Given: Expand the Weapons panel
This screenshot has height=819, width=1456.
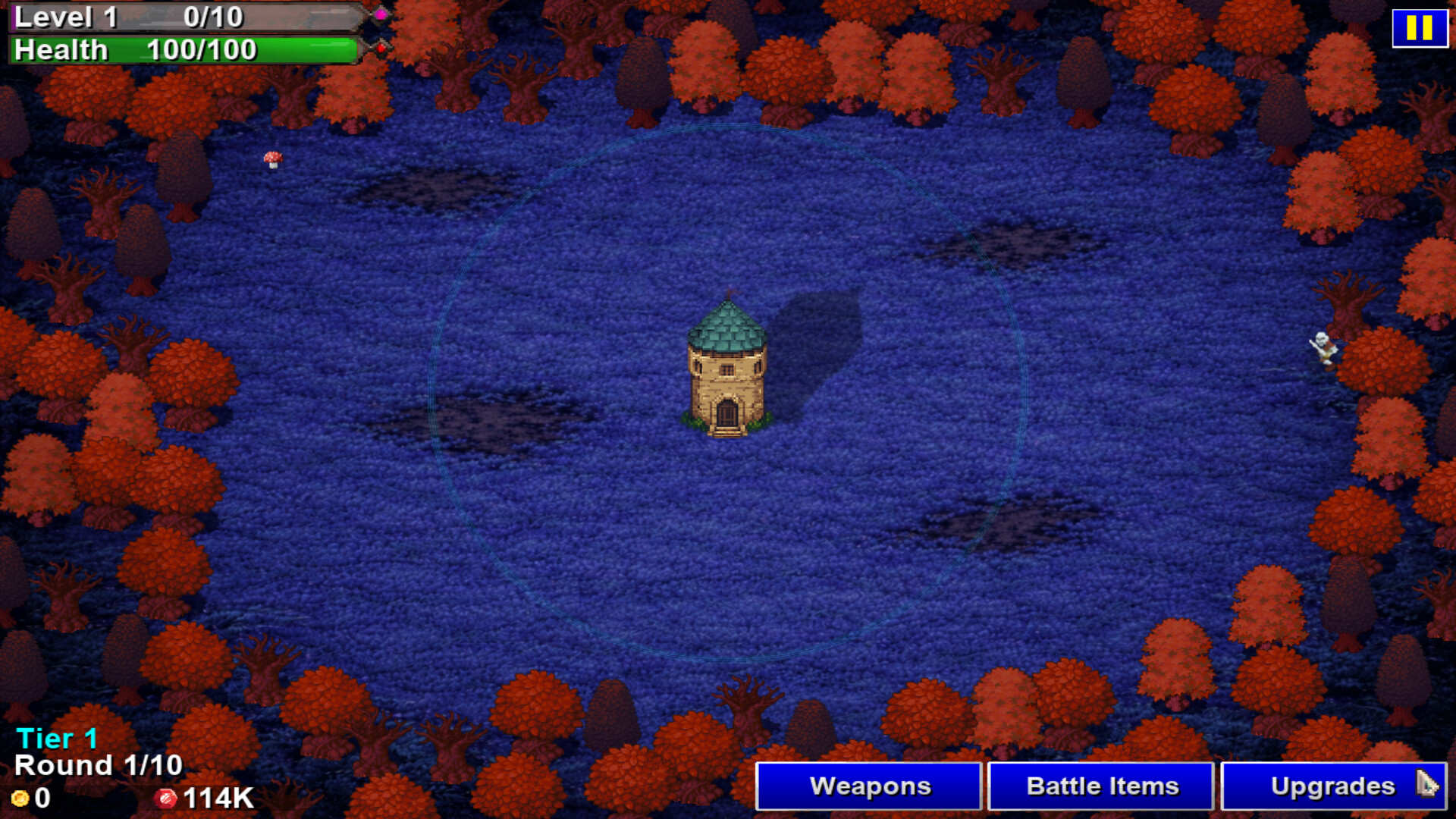Looking at the screenshot, I should tap(869, 786).
